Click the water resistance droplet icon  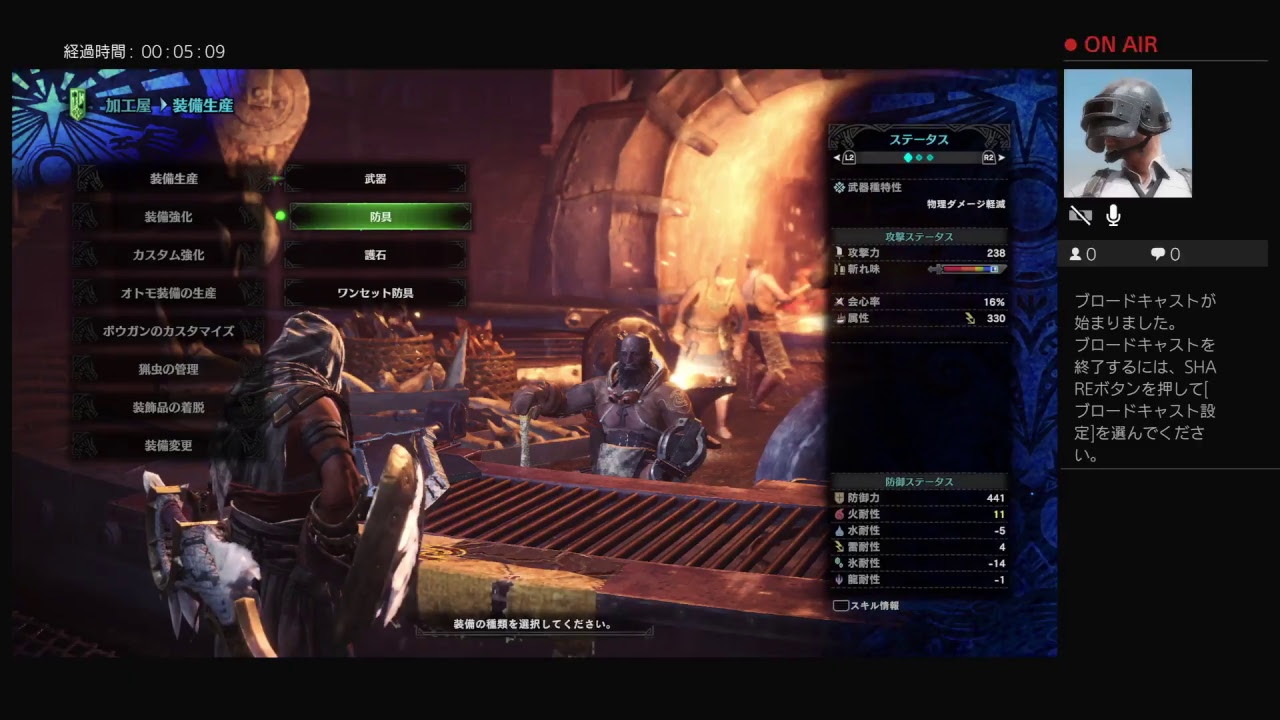pos(840,531)
